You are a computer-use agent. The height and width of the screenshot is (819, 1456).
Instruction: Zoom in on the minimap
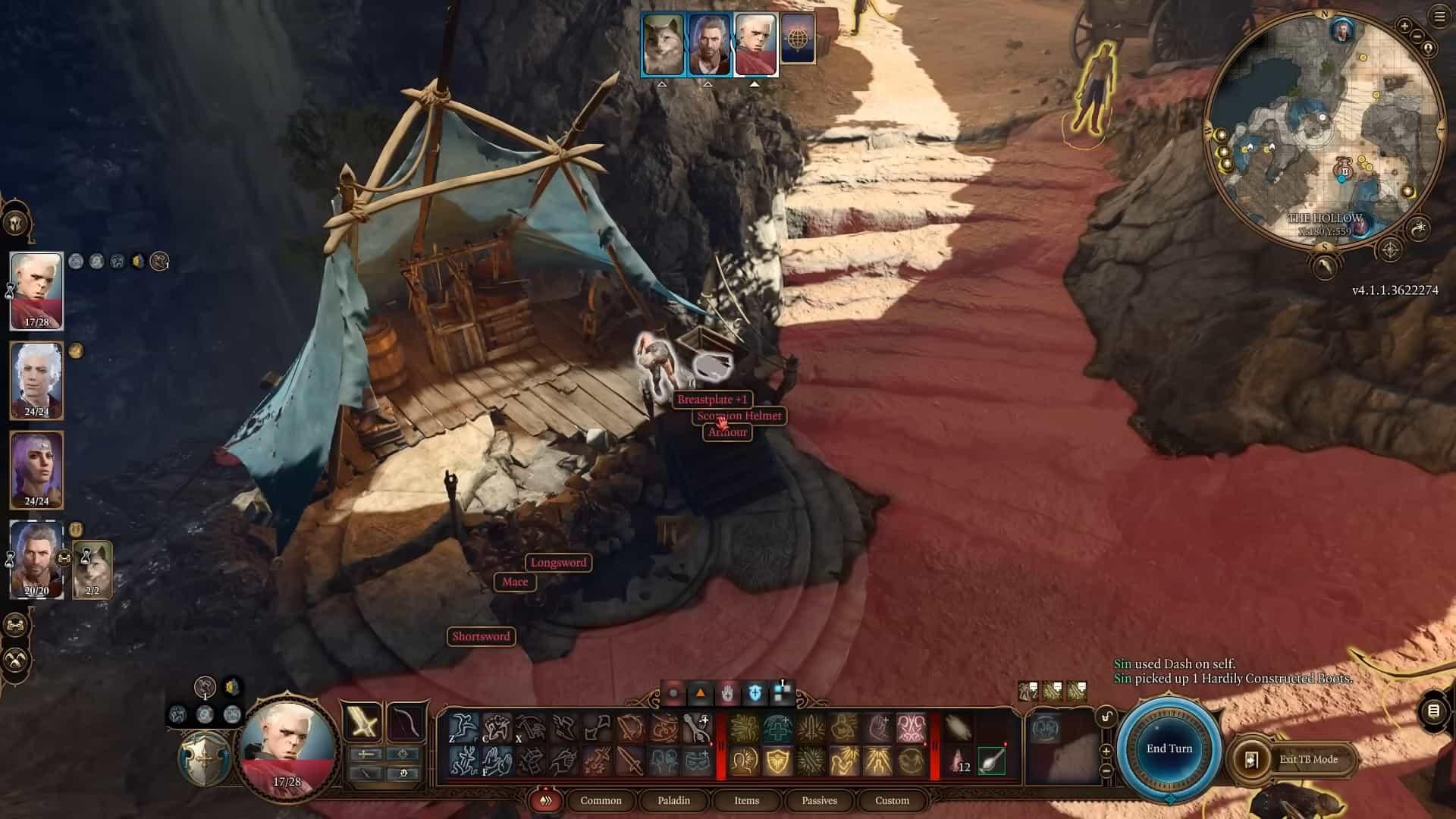click(x=1404, y=27)
